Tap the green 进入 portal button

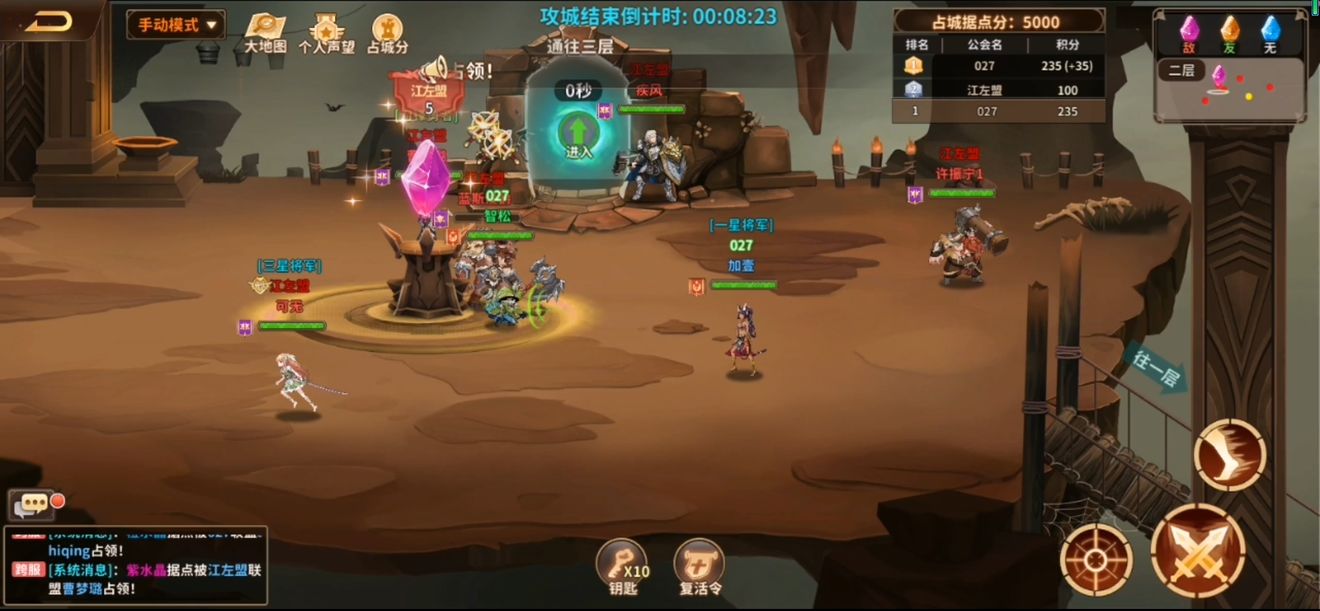578,137
